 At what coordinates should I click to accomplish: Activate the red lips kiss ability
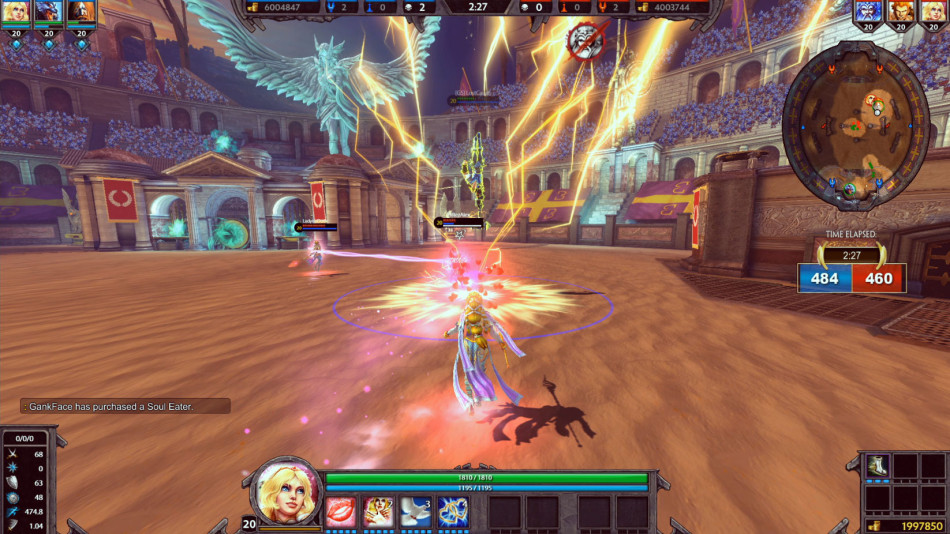pyautogui.click(x=340, y=512)
